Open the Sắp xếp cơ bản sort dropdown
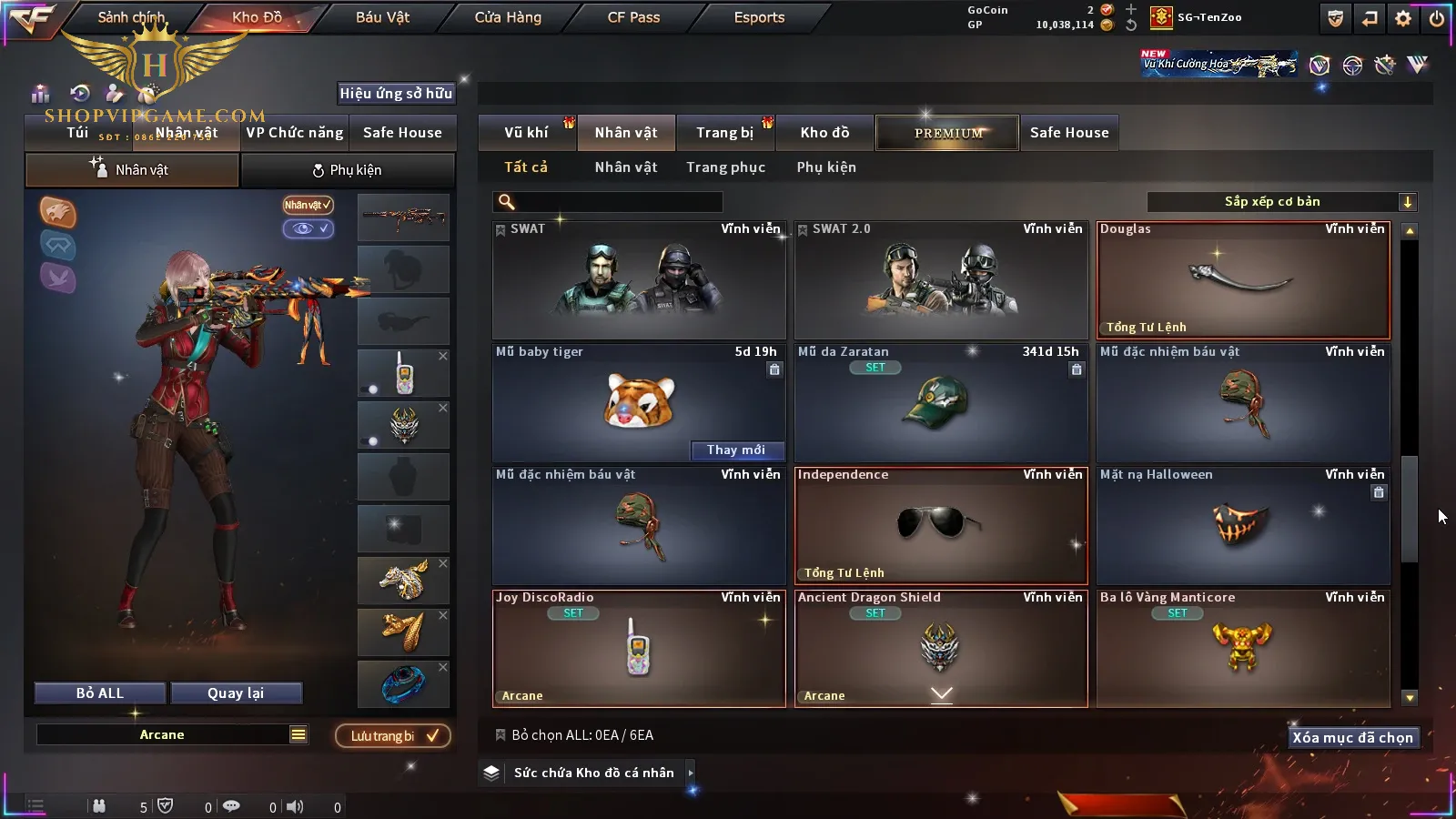This screenshot has height=819, width=1456. point(1280,202)
